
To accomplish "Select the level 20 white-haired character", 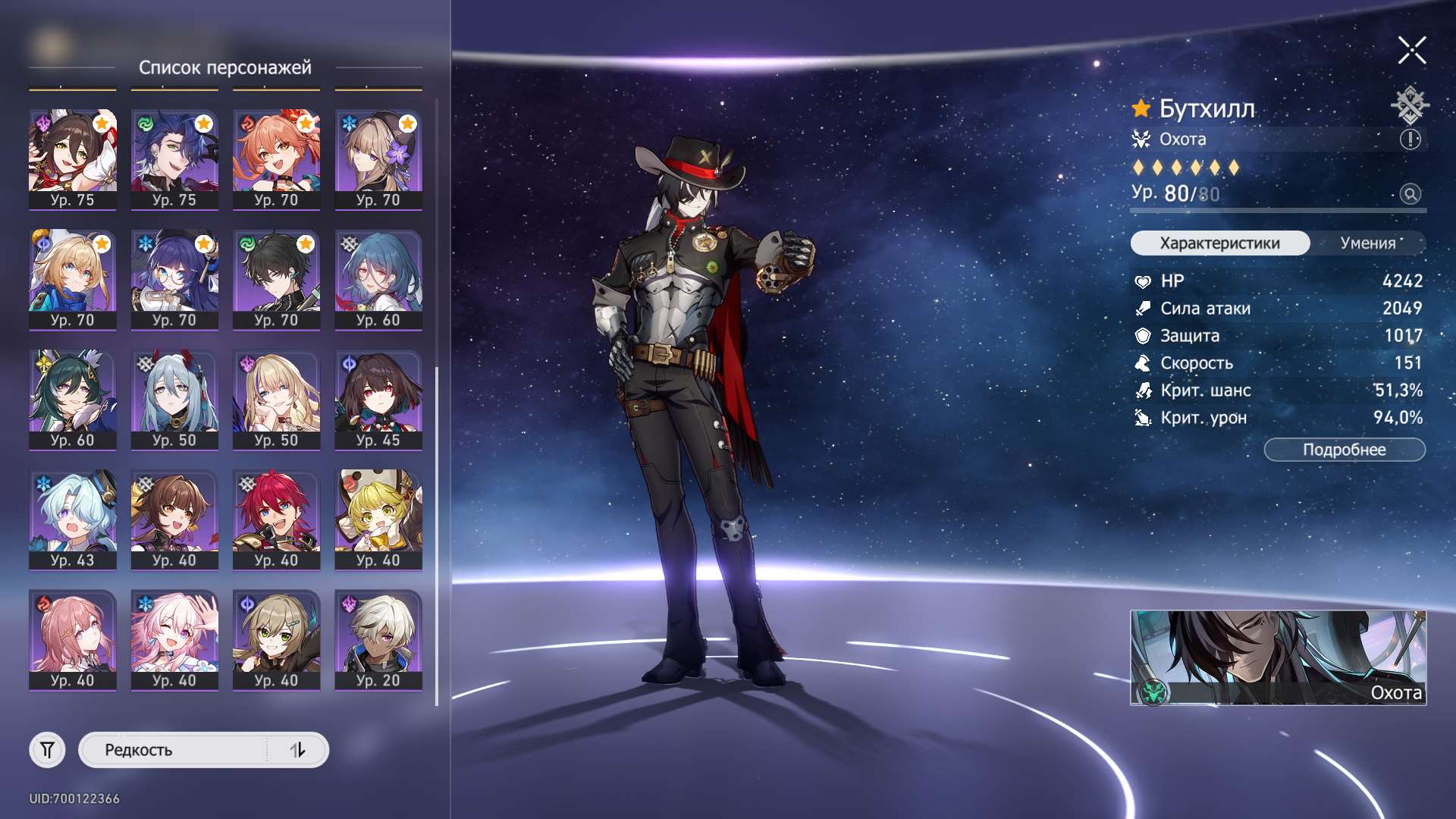I will point(378,640).
